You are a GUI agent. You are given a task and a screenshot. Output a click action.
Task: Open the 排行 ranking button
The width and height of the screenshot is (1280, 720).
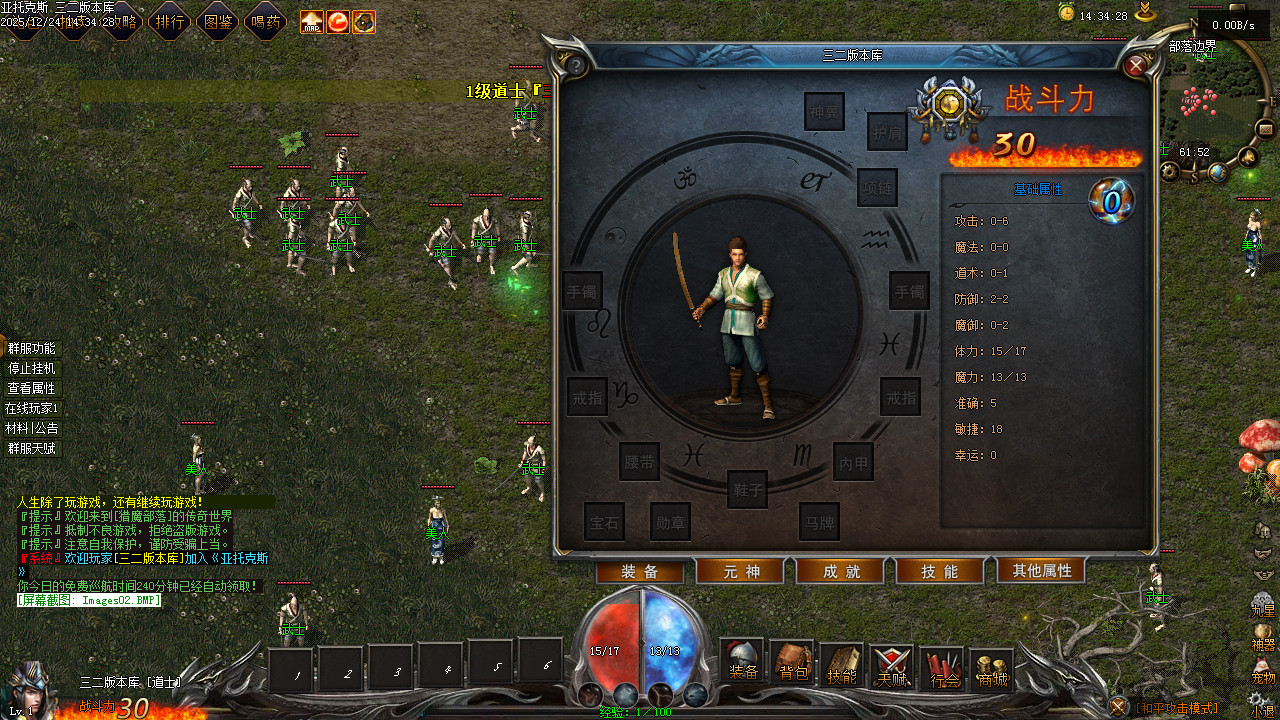click(168, 21)
